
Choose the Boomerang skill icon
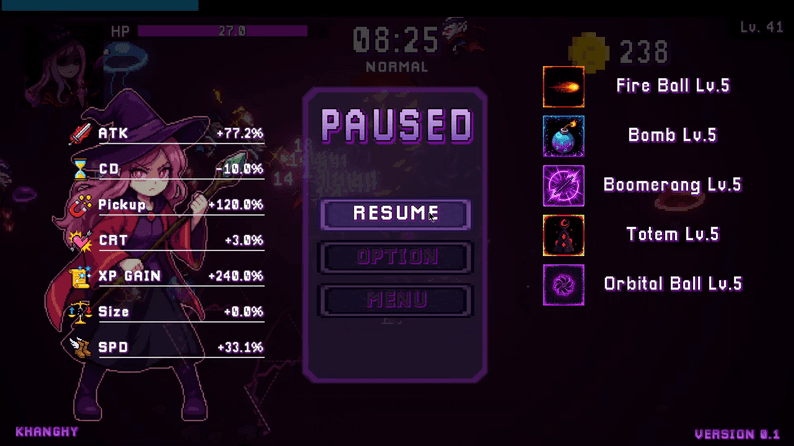(563, 185)
